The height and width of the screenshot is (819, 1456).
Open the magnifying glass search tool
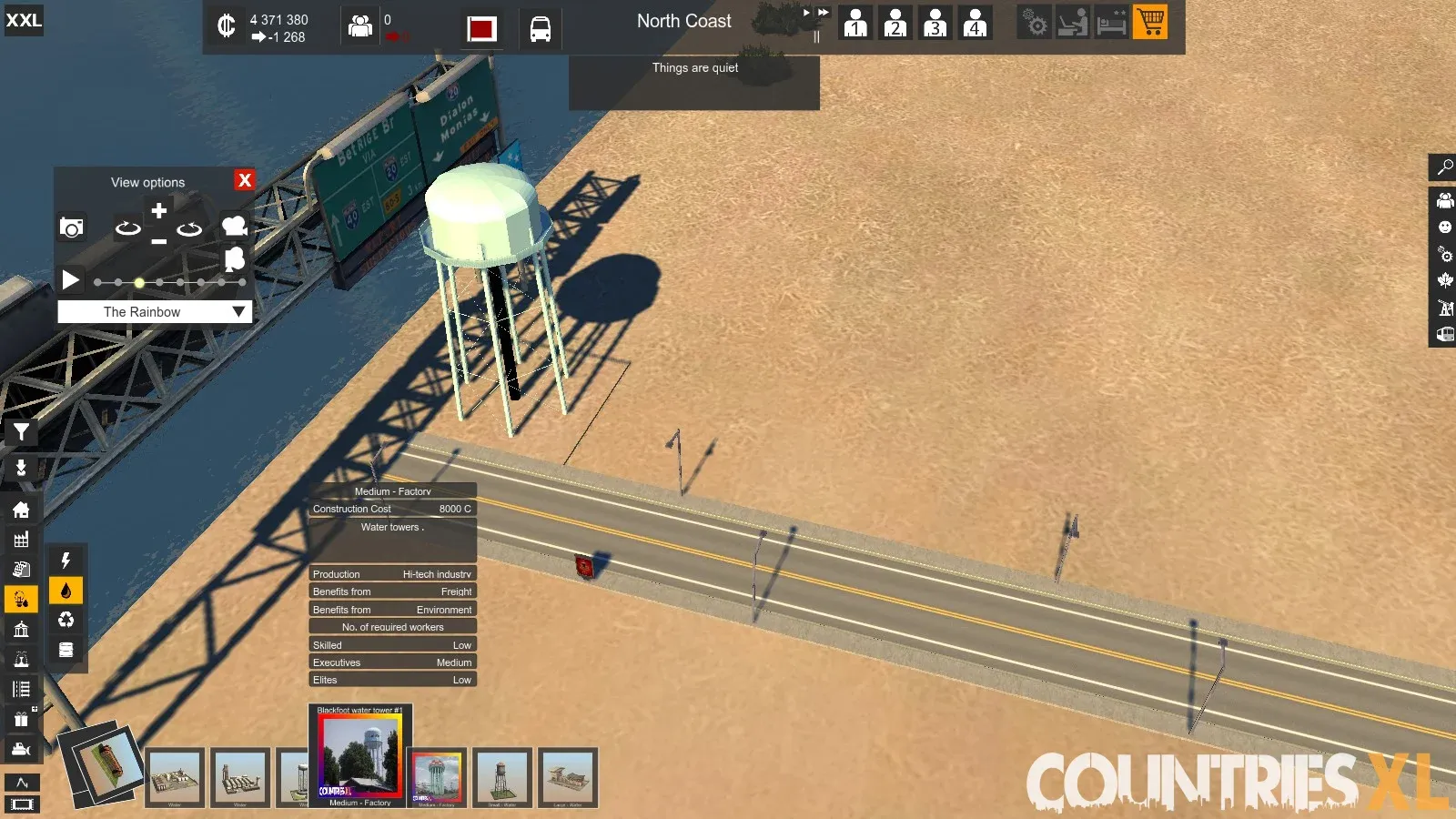point(1444,167)
